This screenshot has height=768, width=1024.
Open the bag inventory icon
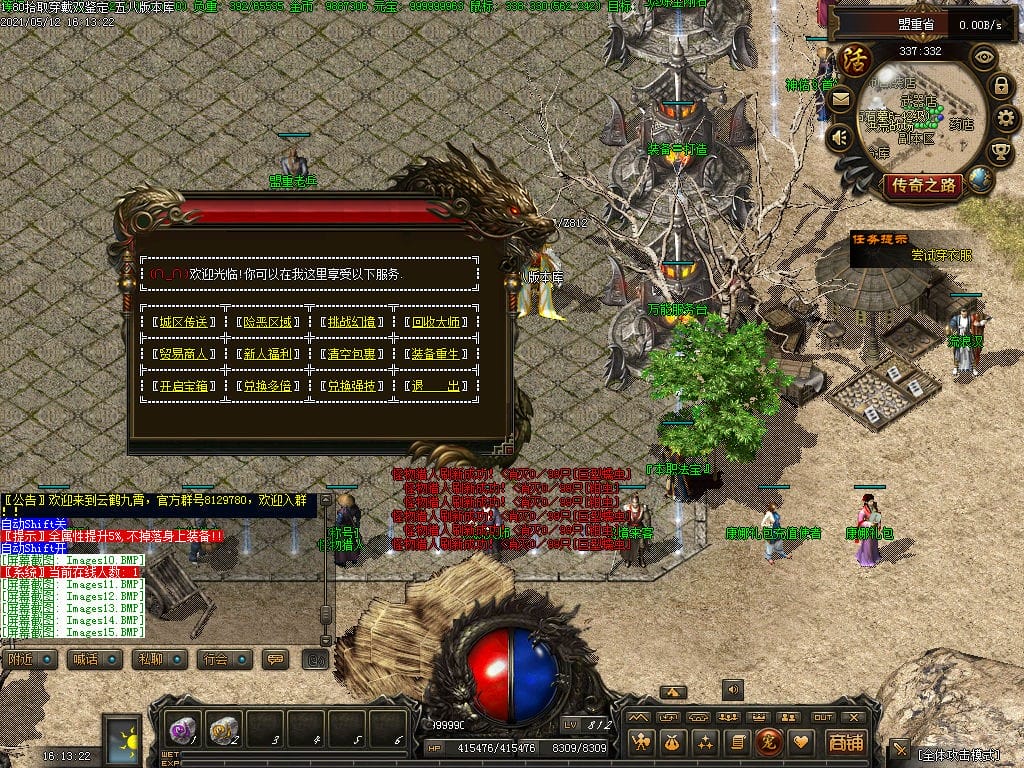coord(673,742)
